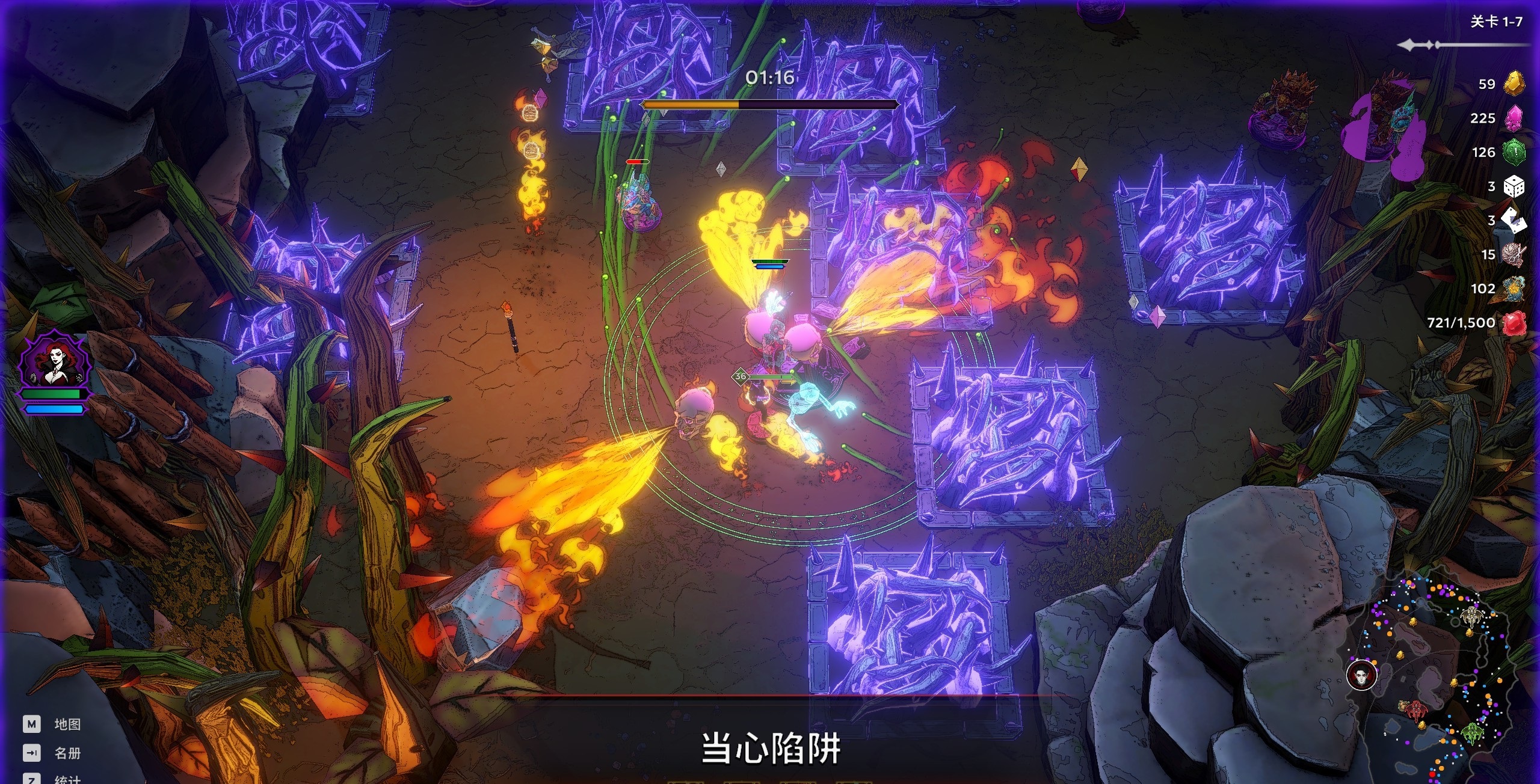Click the level number 36 badge on the XP bar

(740, 377)
